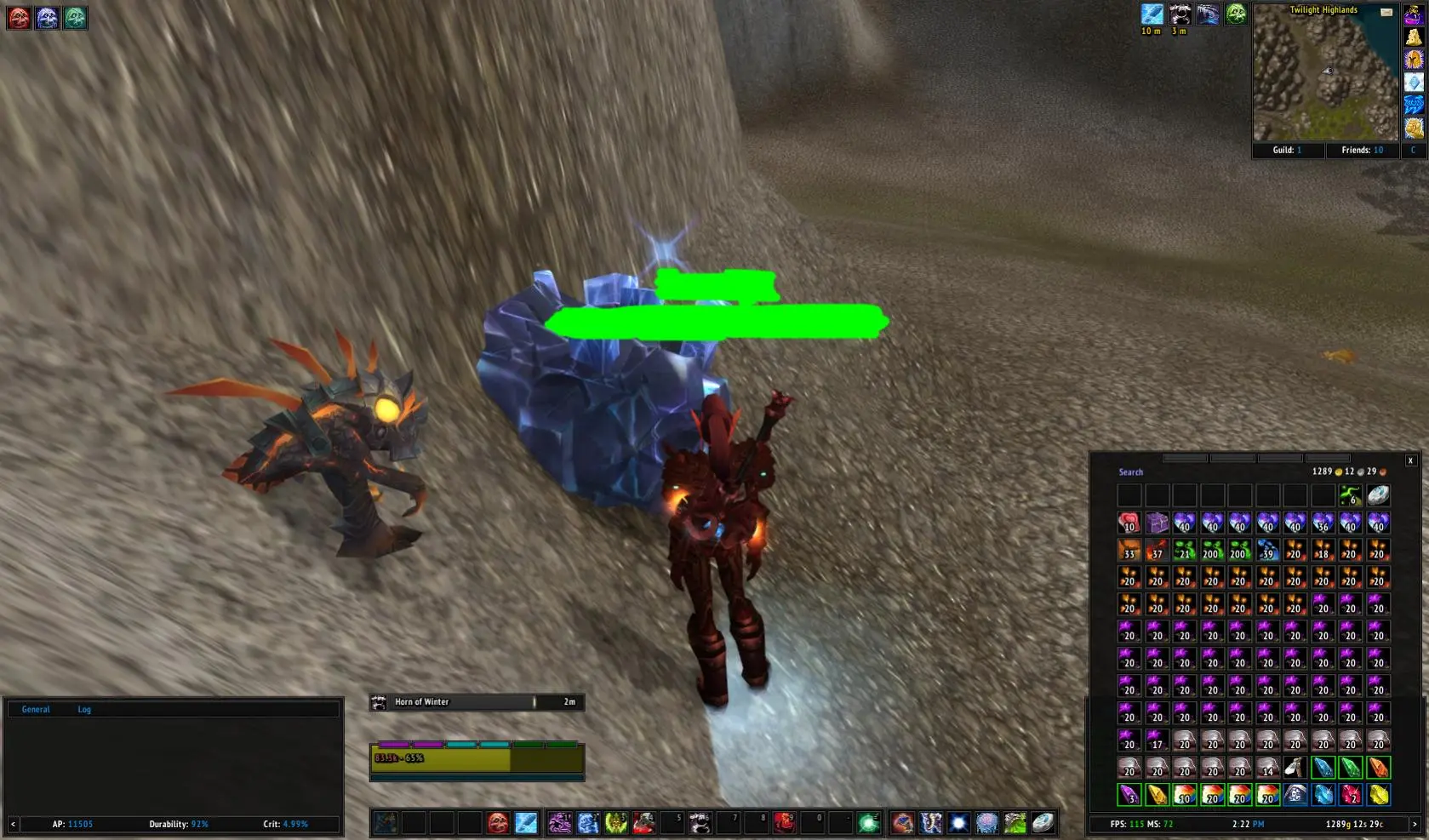
Task: Click the Twilight Highlands minimap
Action: [x=1324, y=77]
